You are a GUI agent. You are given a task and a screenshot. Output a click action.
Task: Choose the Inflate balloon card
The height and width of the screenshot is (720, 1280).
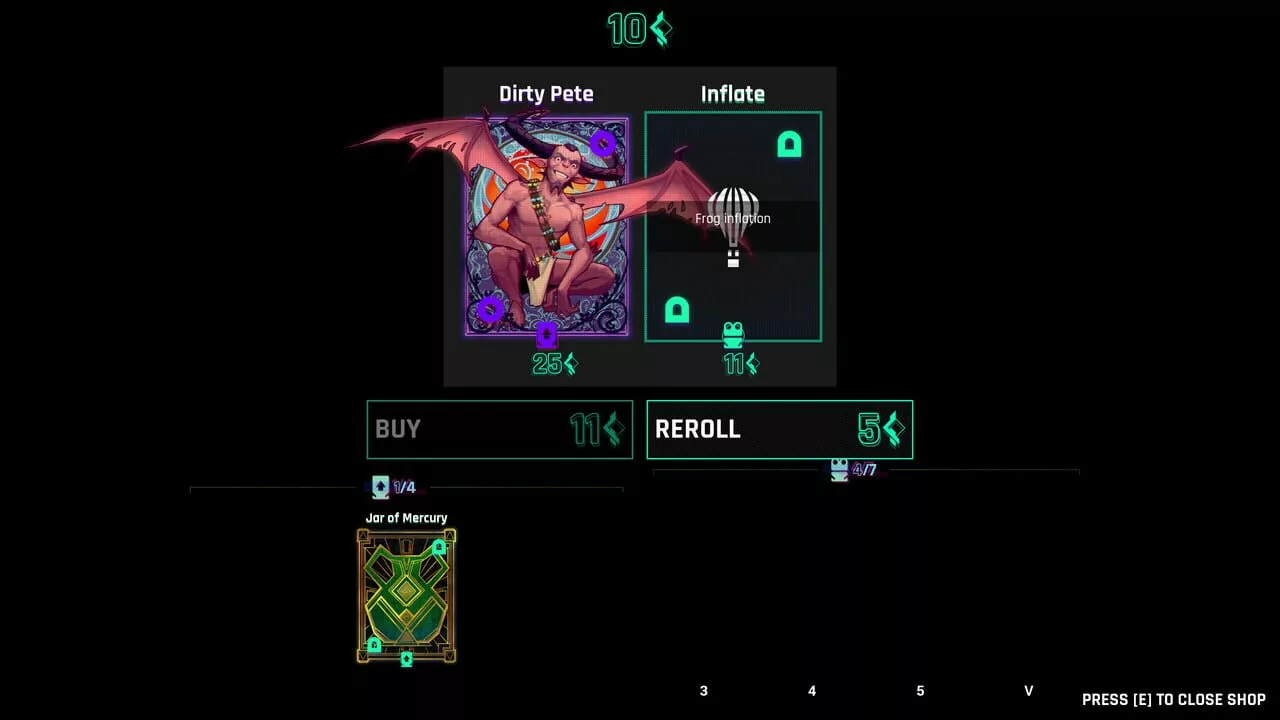pyautogui.click(x=733, y=227)
